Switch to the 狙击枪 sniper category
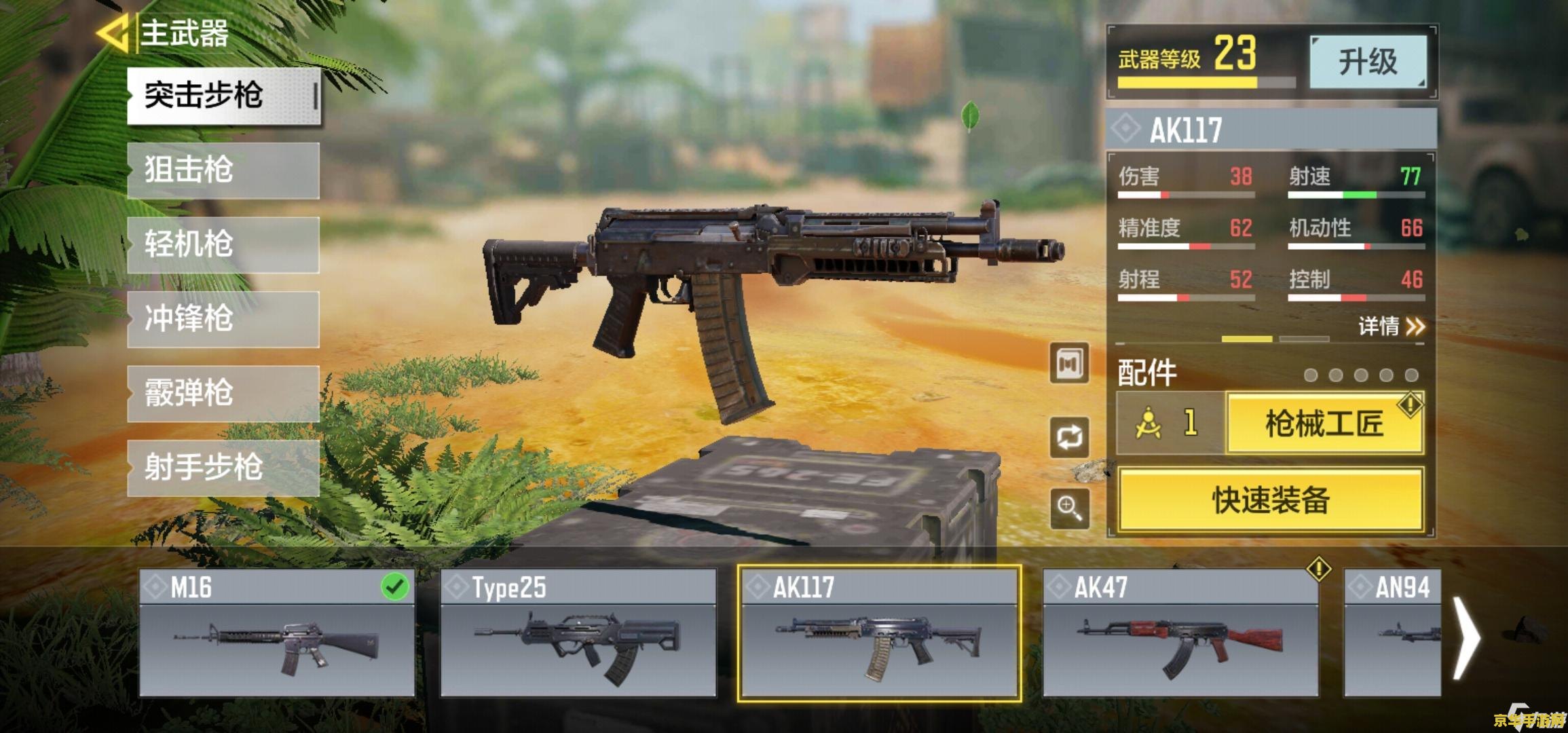The width and height of the screenshot is (1568, 733). (223, 170)
